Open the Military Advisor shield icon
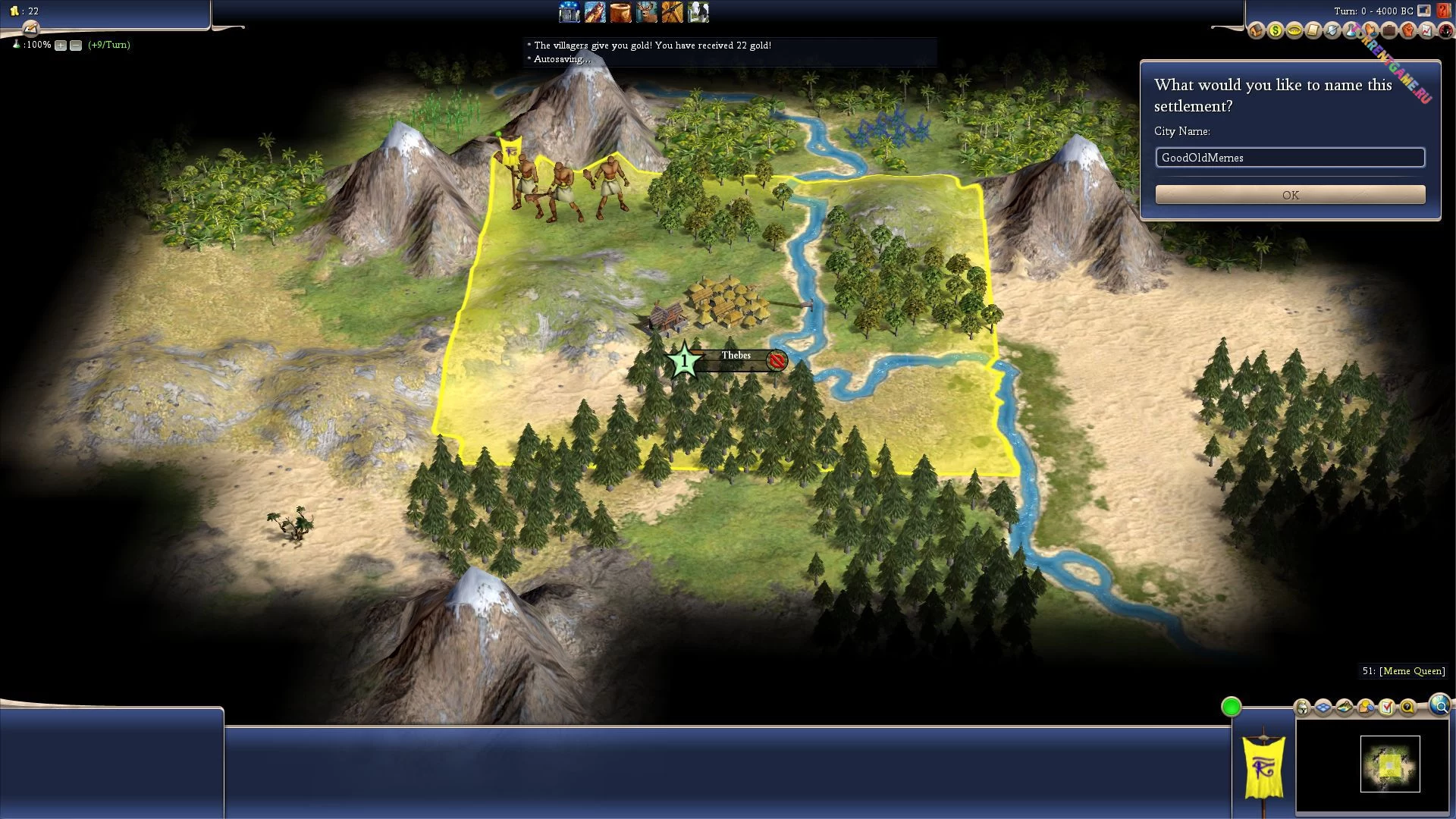 (1332, 31)
